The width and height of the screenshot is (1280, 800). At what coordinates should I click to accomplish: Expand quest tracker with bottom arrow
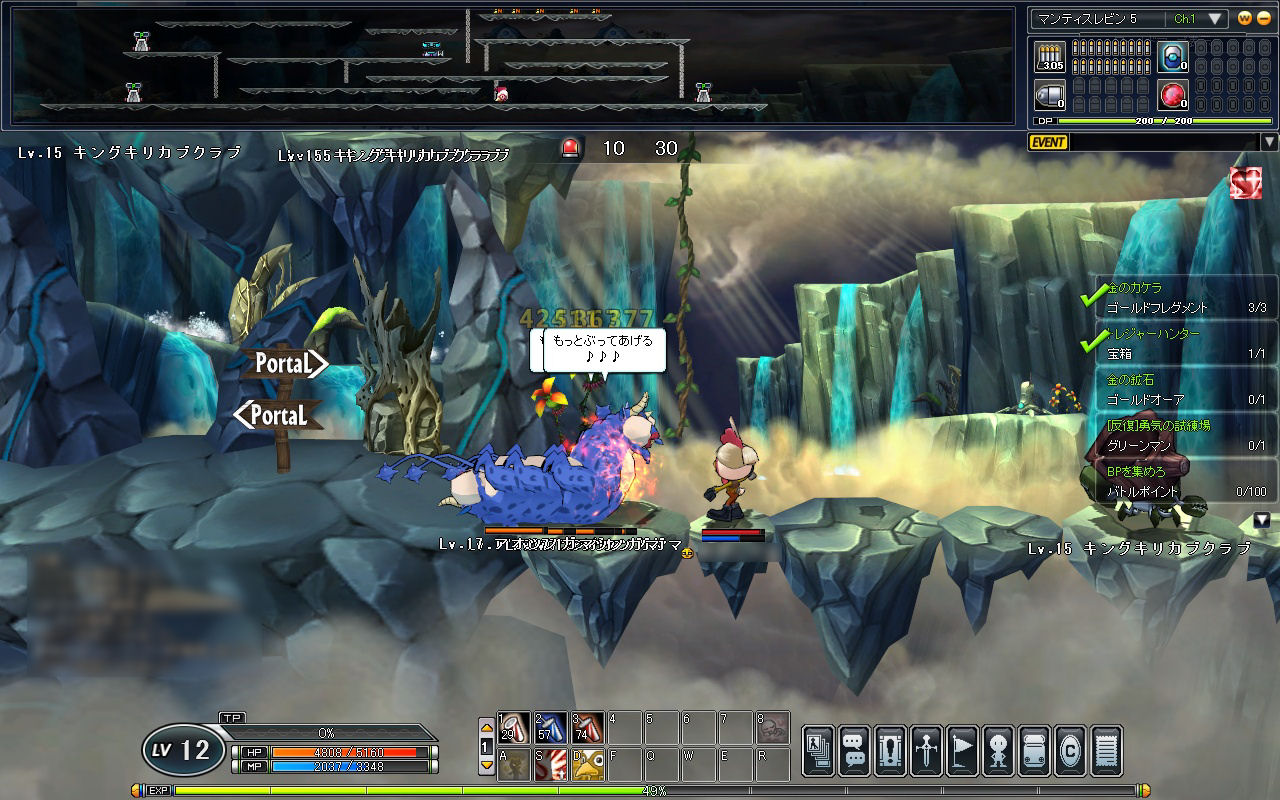1262,520
